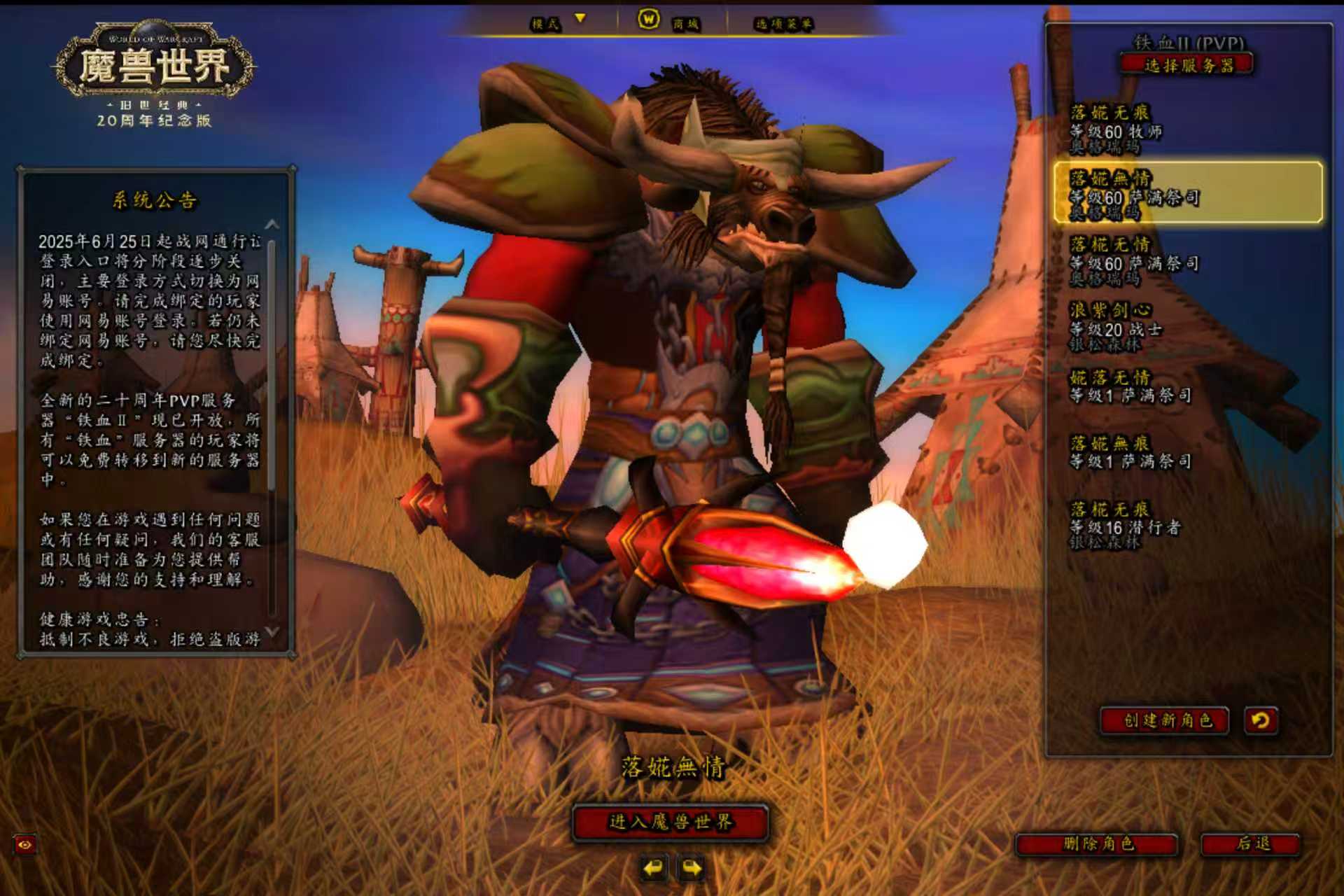Click the announcement panel's down scroll arrow
Screen dimensions: 1344x896
(272, 631)
